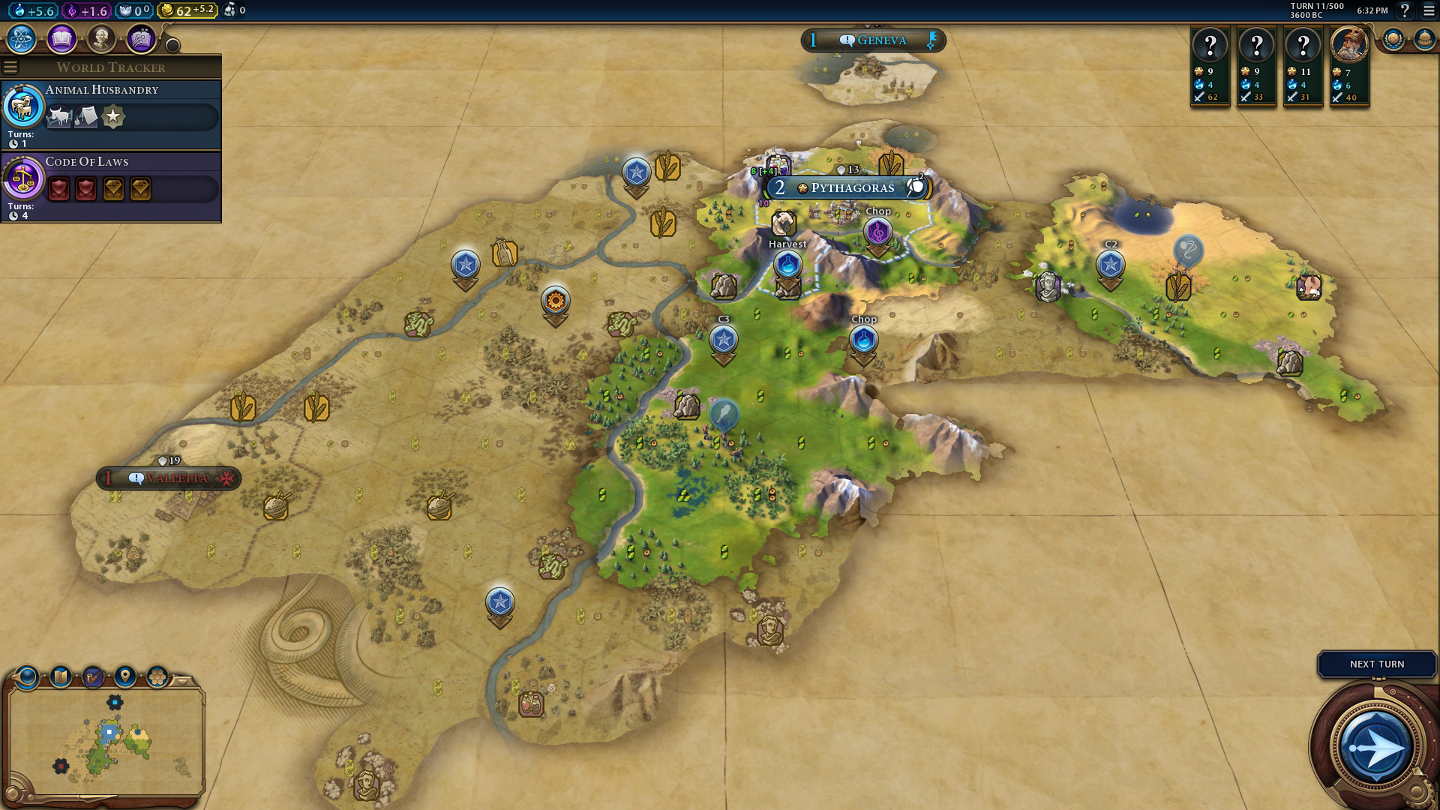Image resolution: width=1440 pixels, height=810 pixels.
Task: View the Great People screen
Action: [101, 39]
